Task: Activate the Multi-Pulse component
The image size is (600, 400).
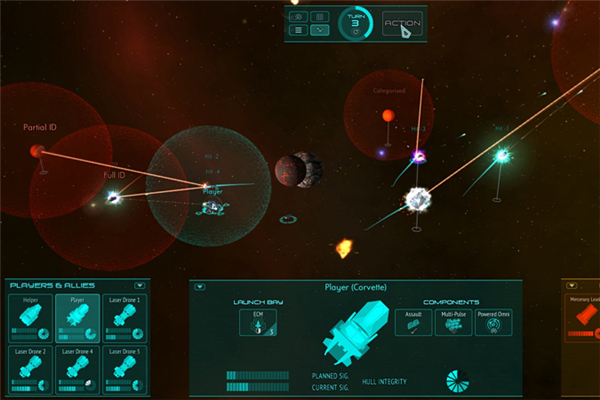Action: pos(452,322)
